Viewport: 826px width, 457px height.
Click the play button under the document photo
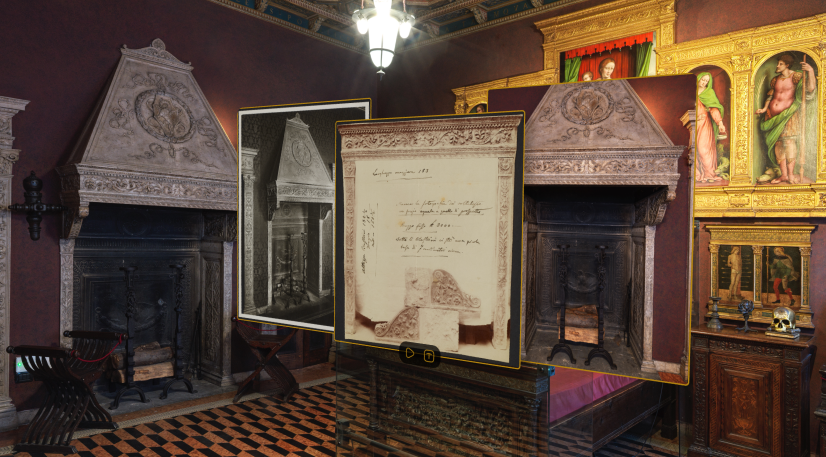(410, 354)
